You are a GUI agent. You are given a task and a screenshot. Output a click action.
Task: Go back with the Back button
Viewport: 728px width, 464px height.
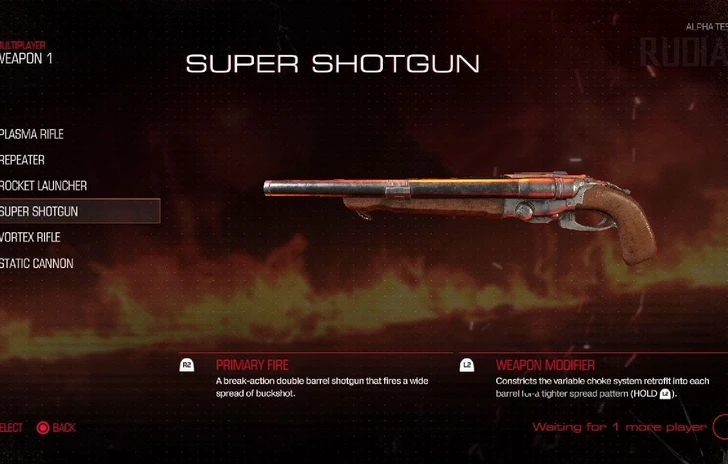(56, 428)
